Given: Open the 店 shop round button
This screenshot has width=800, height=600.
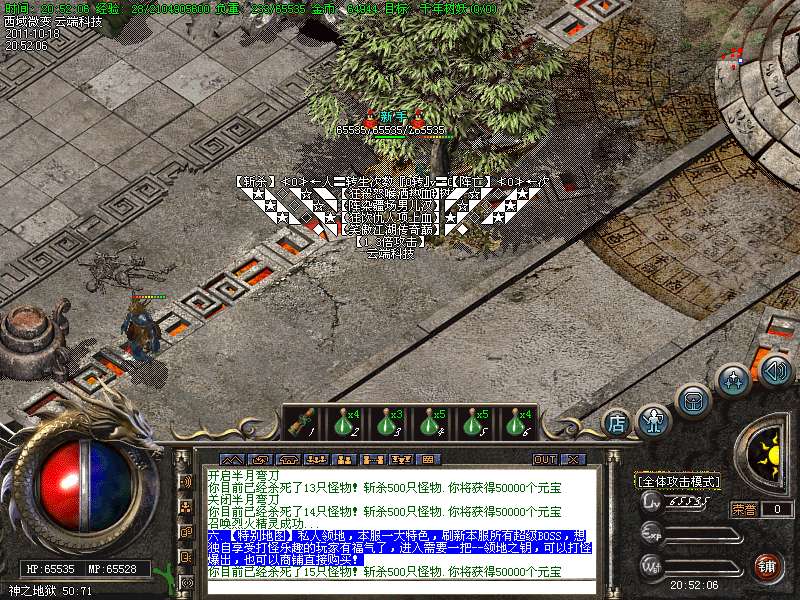Looking at the screenshot, I should click(617, 424).
